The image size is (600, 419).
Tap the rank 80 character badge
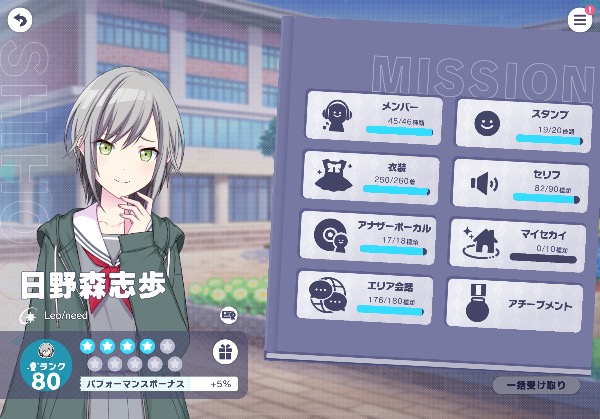click(46, 367)
